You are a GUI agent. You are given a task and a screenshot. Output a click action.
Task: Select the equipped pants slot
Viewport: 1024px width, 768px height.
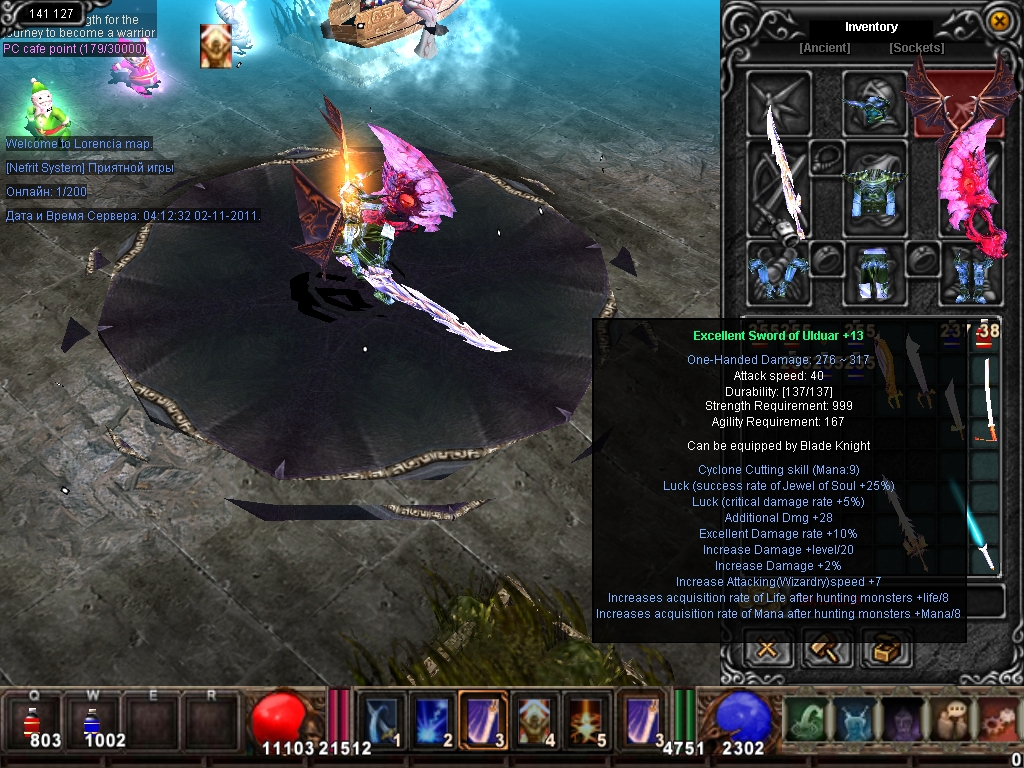[875, 272]
